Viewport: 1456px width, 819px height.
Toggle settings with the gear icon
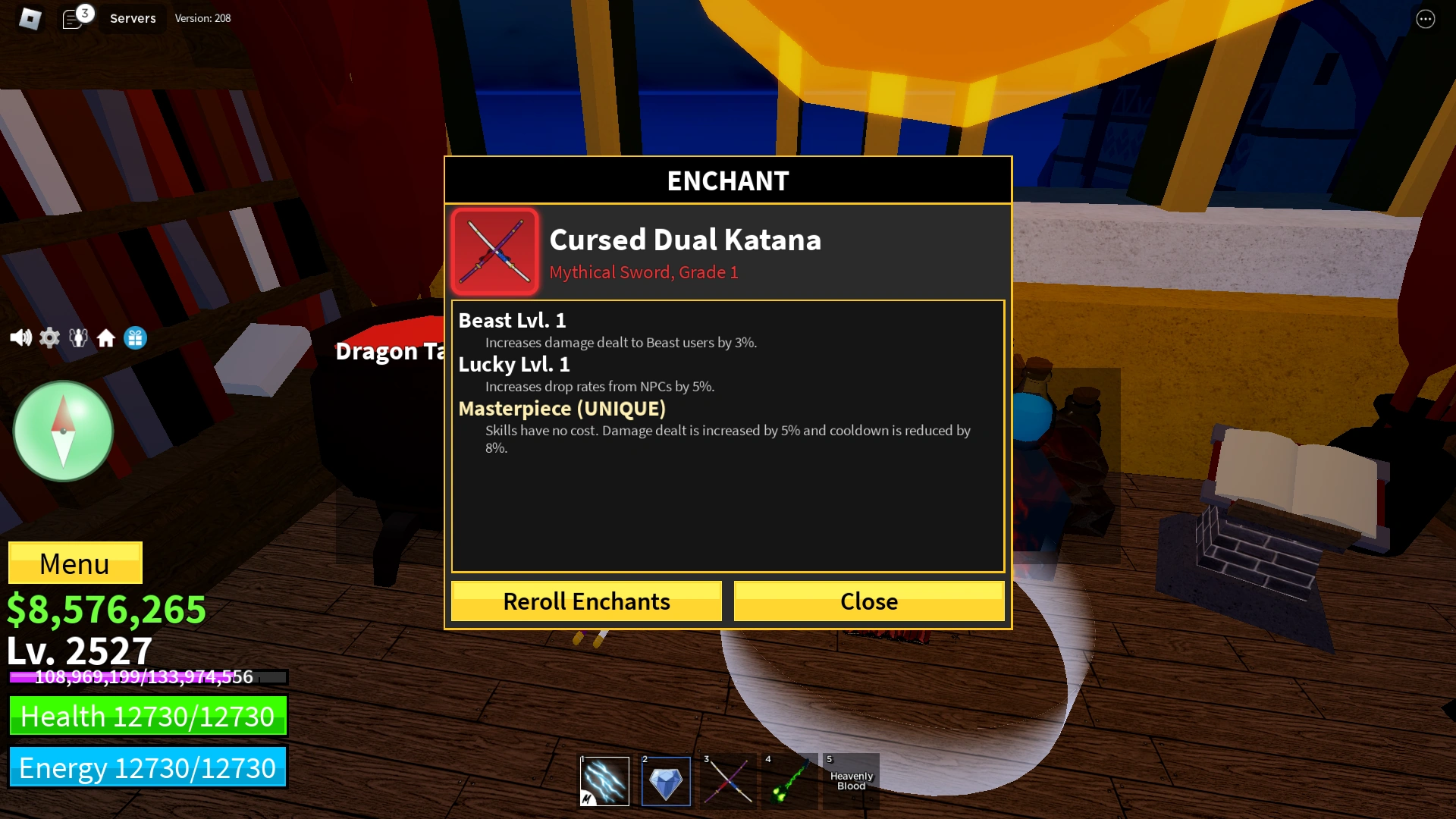pos(49,338)
